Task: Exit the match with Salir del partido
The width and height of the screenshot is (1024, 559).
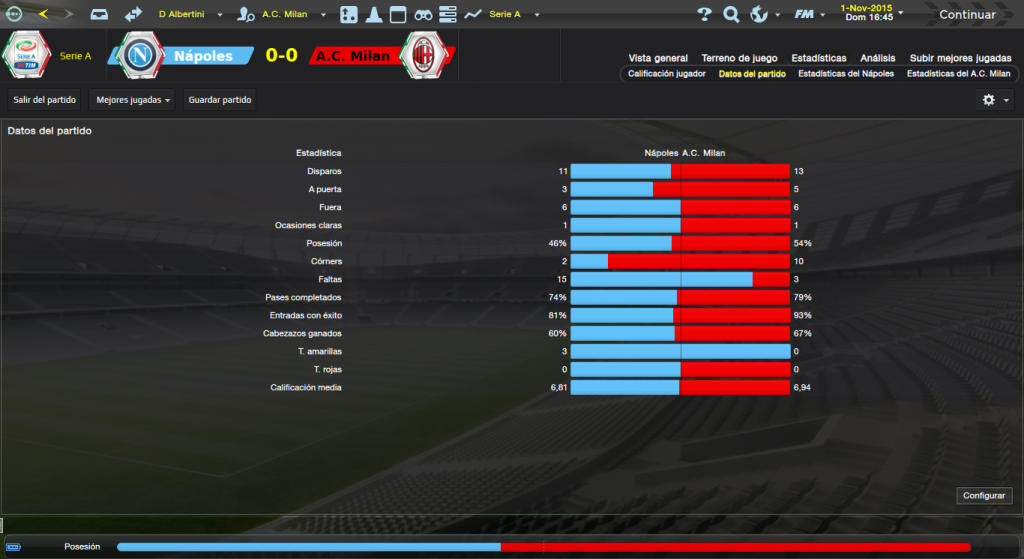Action: pyautogui.click(x=45, y=100)
